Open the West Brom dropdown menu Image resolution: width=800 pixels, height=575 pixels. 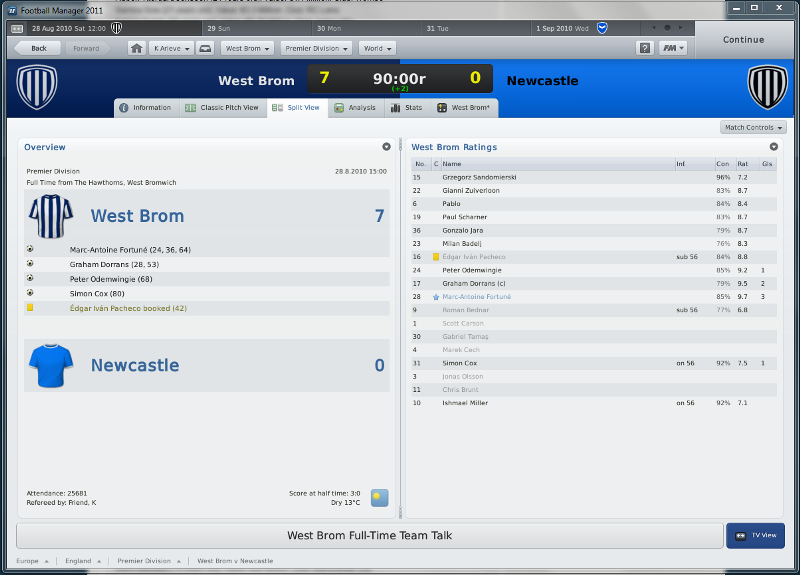[246, 48]
